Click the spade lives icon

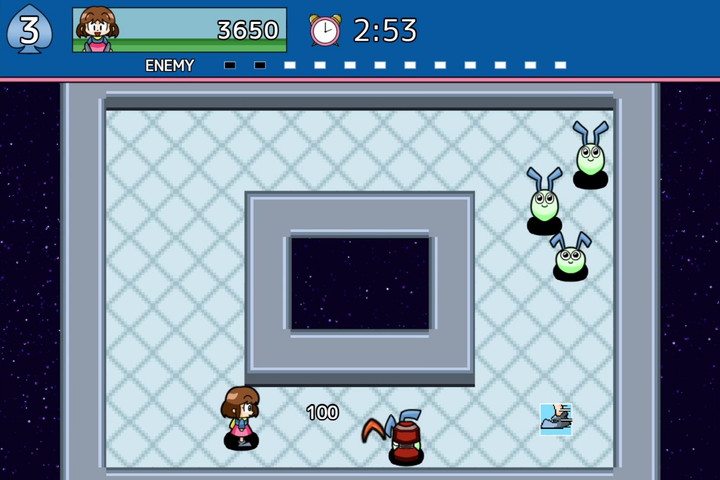click(29, 29)
